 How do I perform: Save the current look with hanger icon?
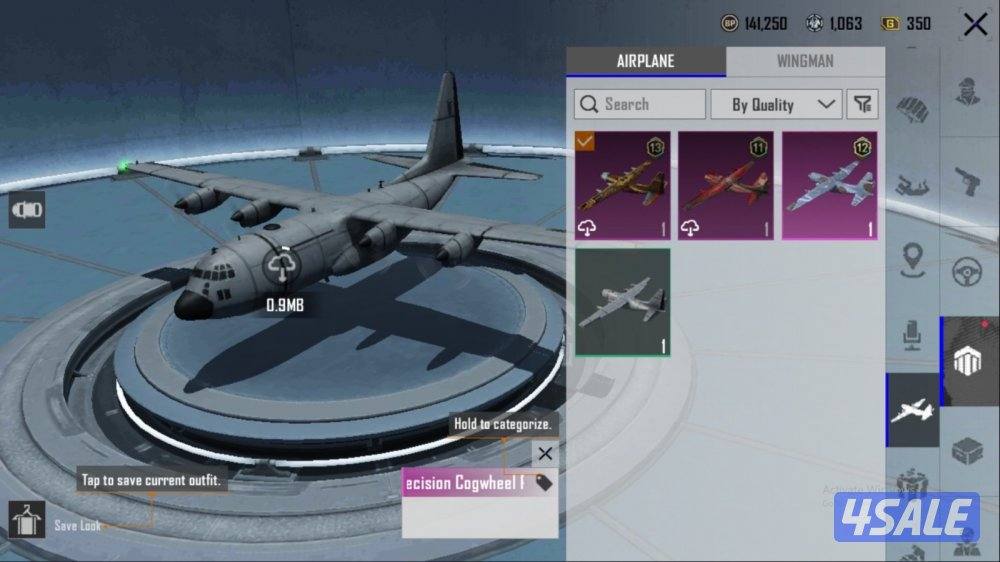click(26, 520)
